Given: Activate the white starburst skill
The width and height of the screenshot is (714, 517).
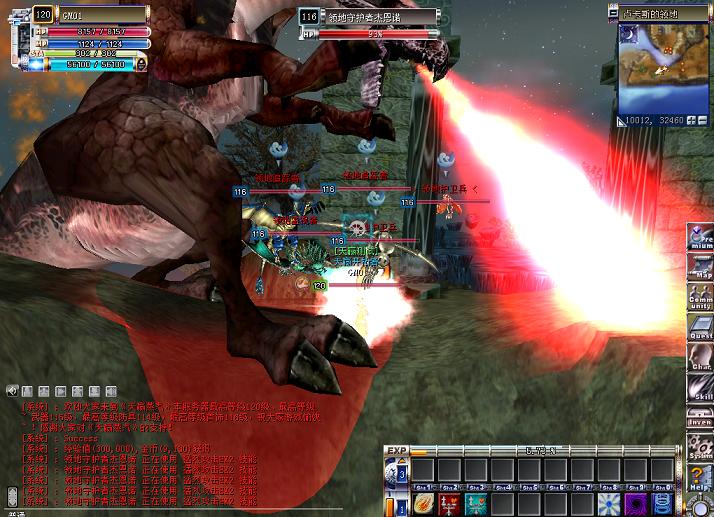Looking at the screenshot, I should coord(607,503).
